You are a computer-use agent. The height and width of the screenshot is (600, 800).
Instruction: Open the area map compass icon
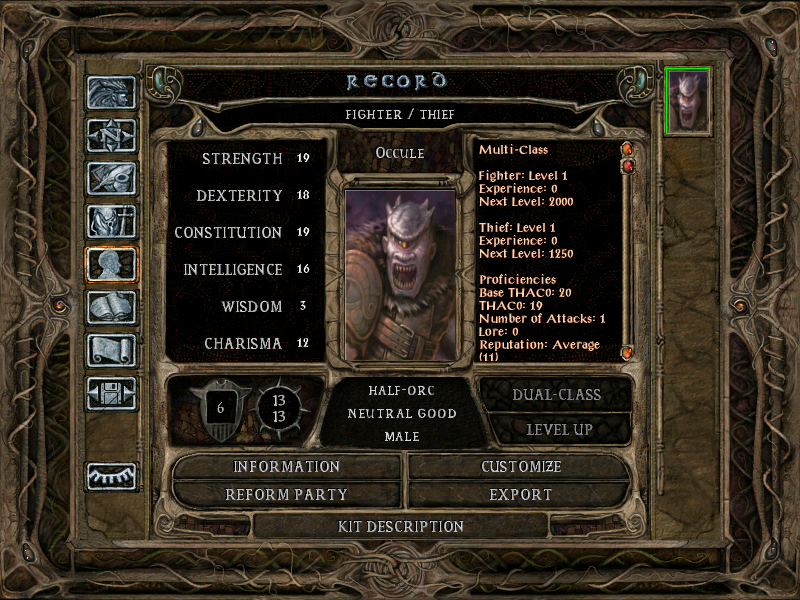tap(111, 135)
